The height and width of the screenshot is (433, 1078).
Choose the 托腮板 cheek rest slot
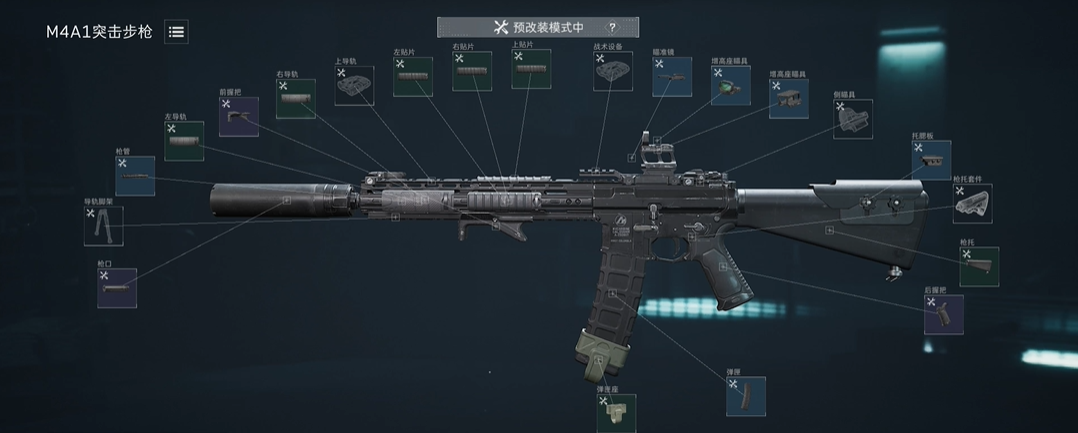(x=931, y=160)
